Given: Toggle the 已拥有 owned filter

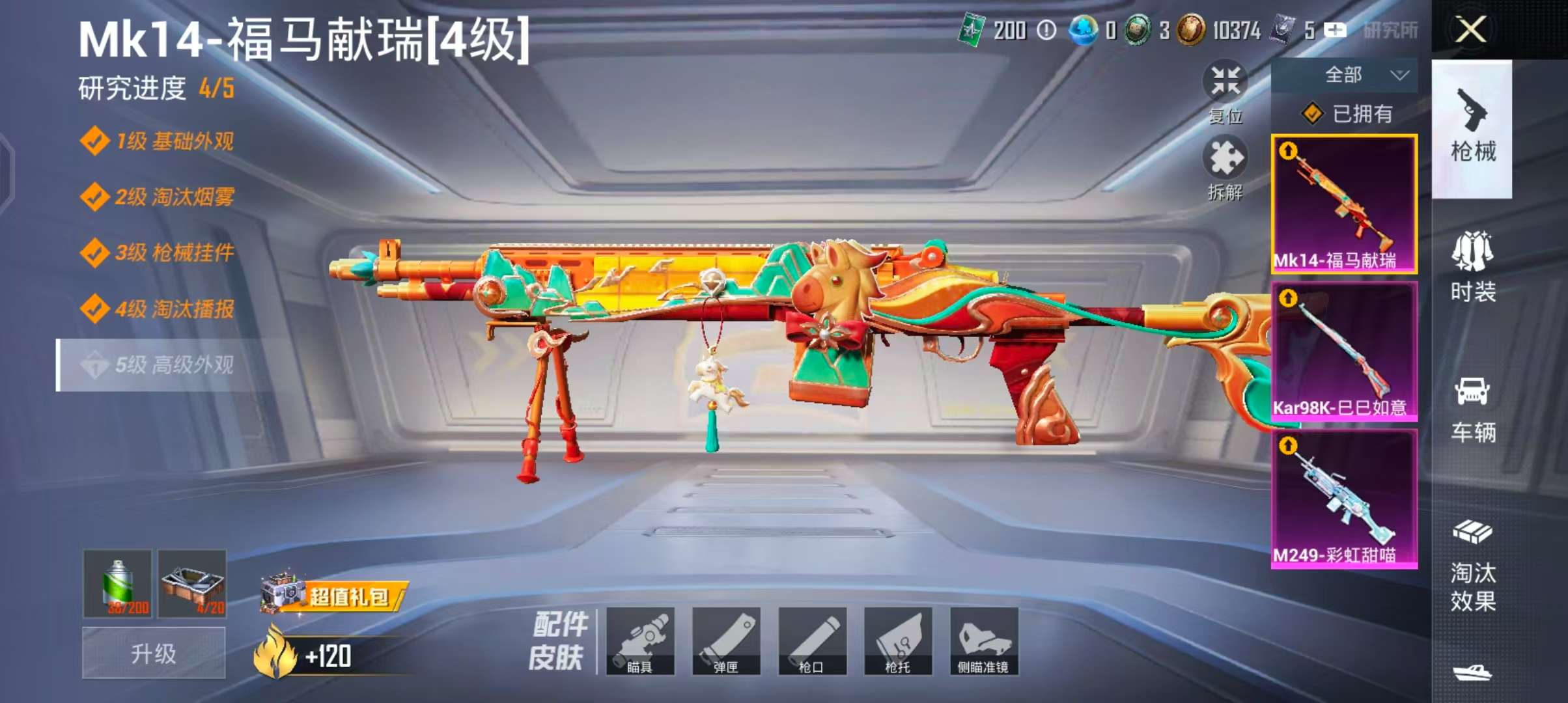Looking at the screenshot, I should coord(1347,115).
